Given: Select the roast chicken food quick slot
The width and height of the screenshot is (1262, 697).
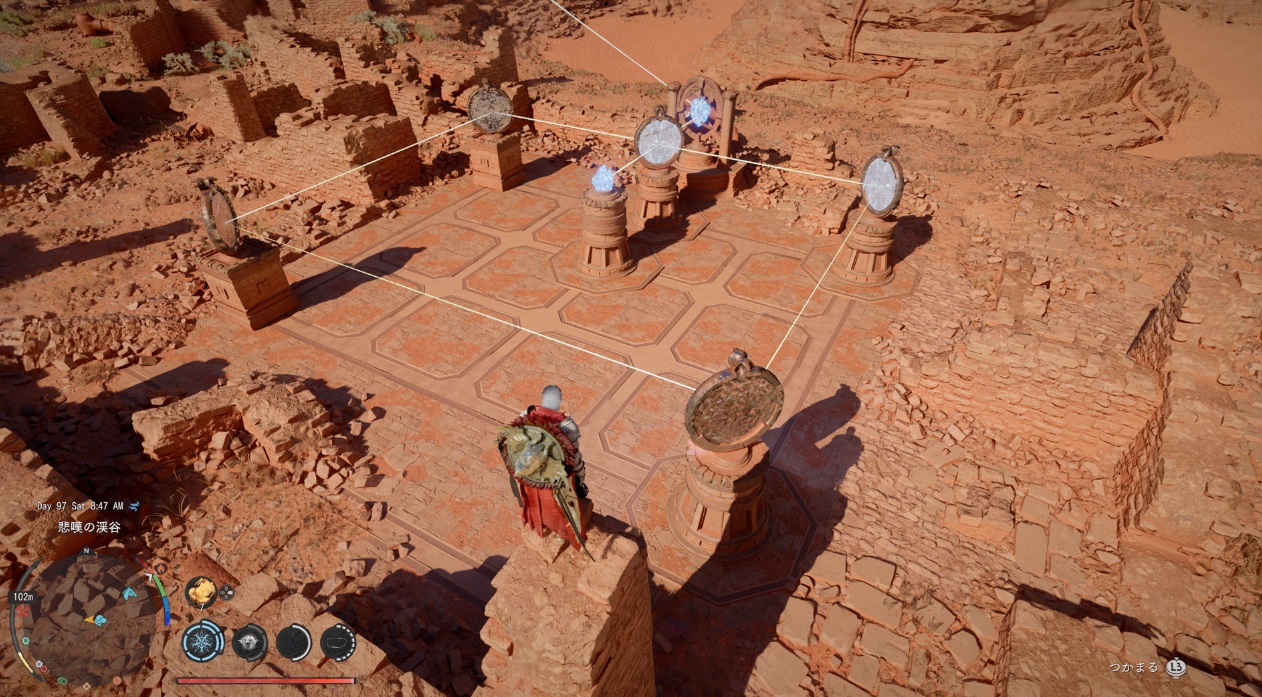Looking at the screenshot, I should point(201,591).
